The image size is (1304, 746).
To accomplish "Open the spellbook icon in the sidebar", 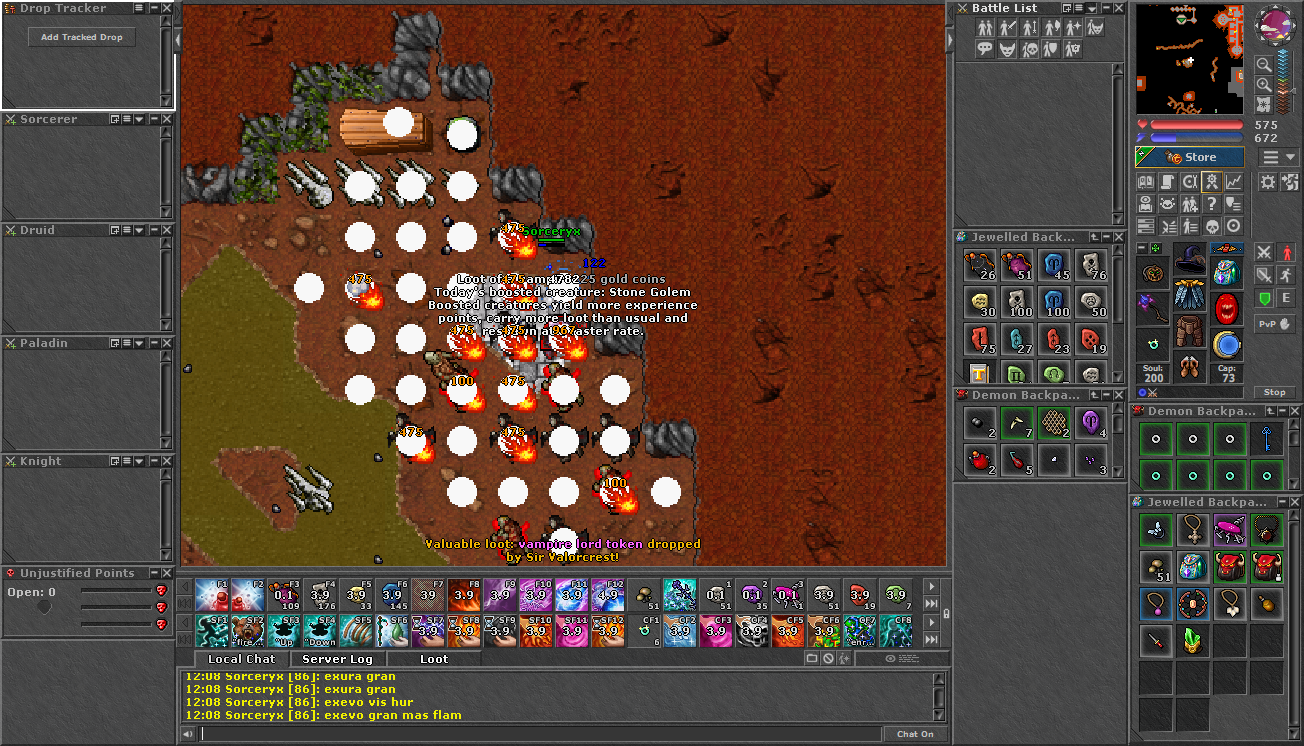I will [1145, 181].
